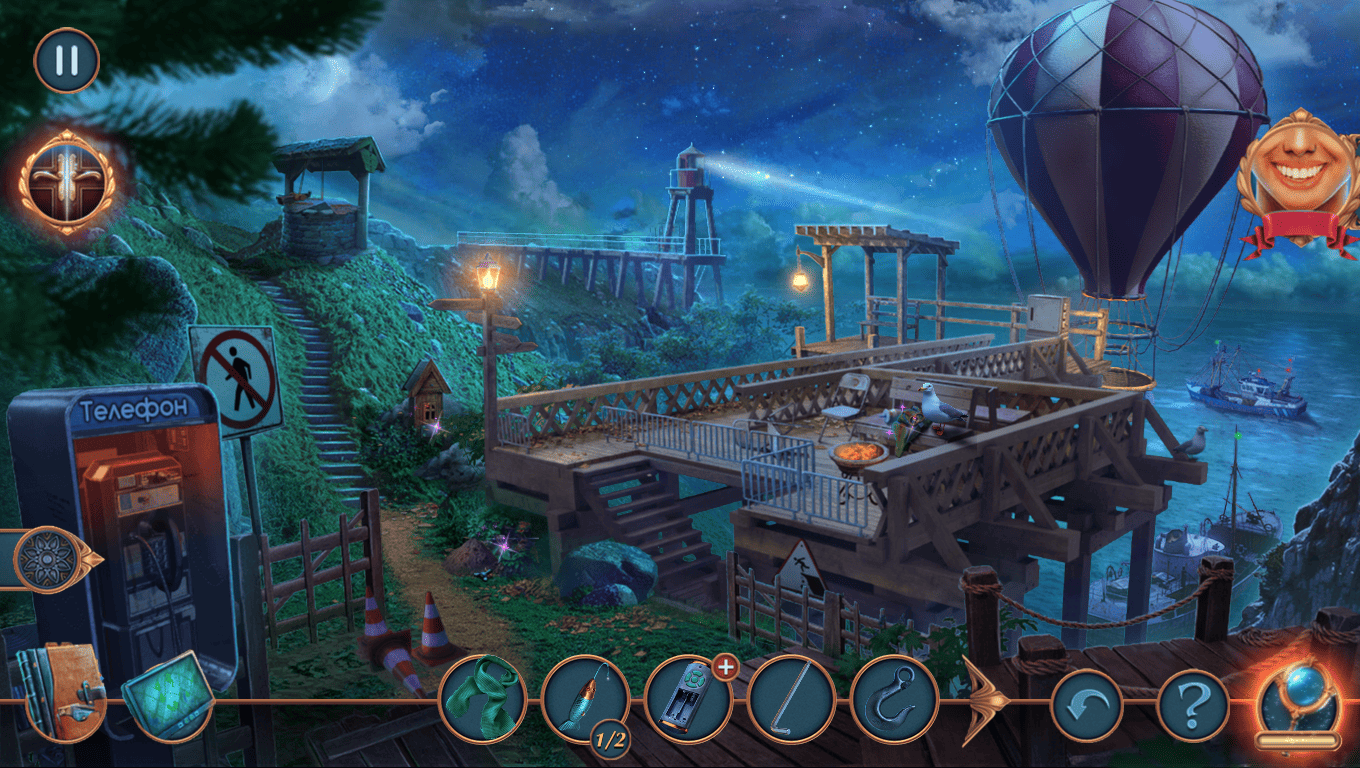Open the green map tablet
1360x768 pixels.
168,695
